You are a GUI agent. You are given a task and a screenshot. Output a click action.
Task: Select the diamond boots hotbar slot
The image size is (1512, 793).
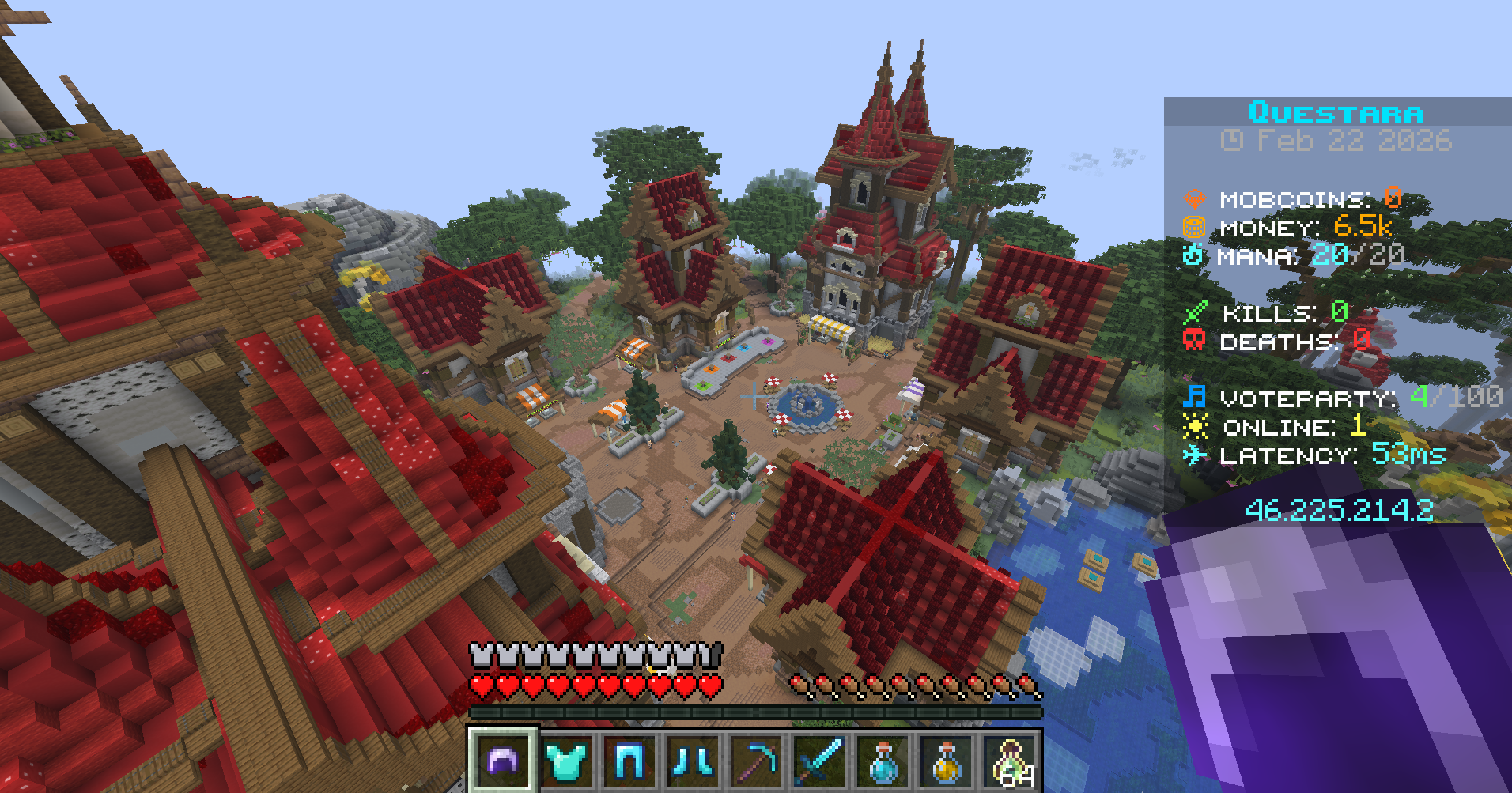click(693, 763)
